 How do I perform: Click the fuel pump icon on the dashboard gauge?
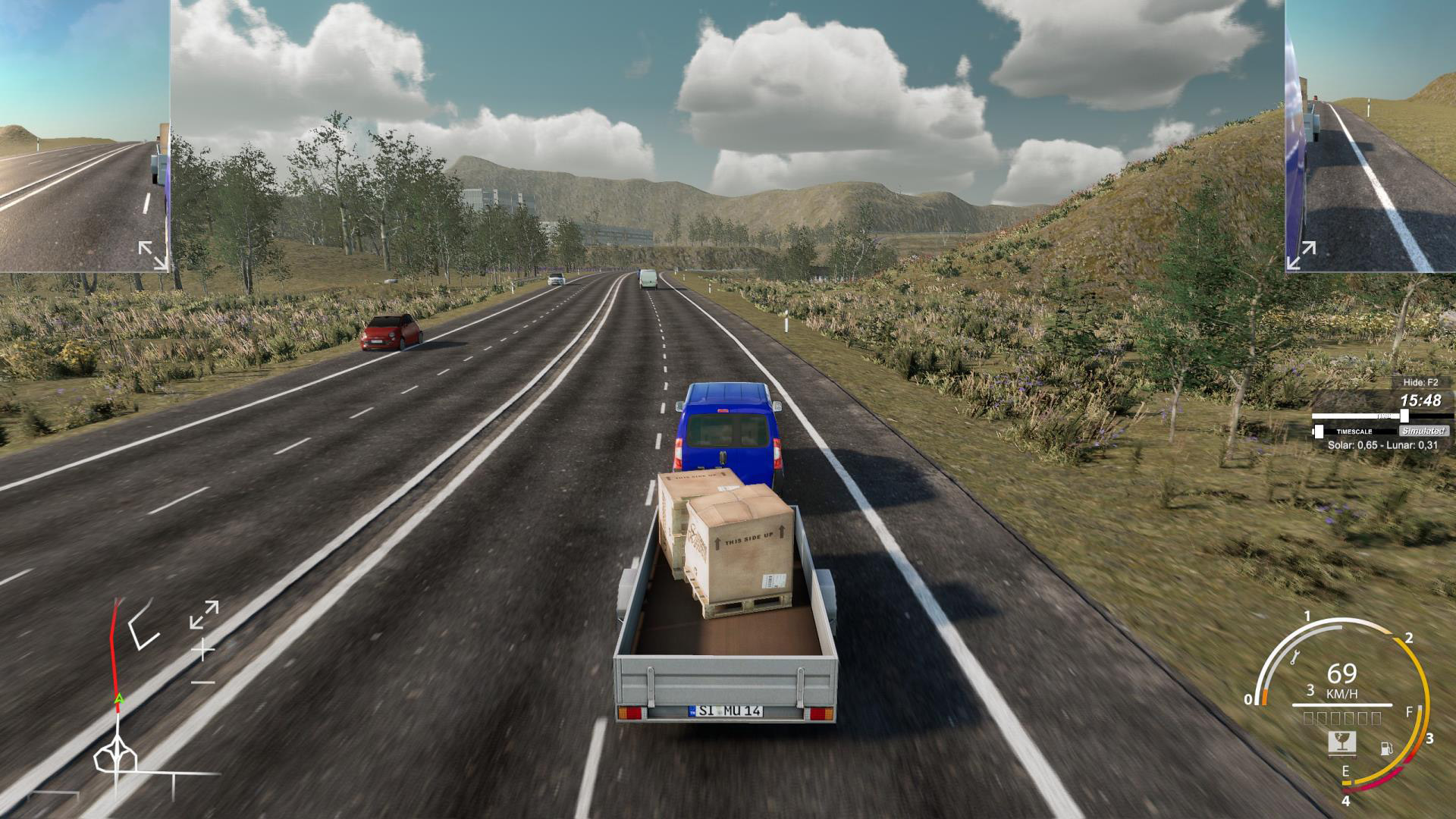[x=1386, y=748]
